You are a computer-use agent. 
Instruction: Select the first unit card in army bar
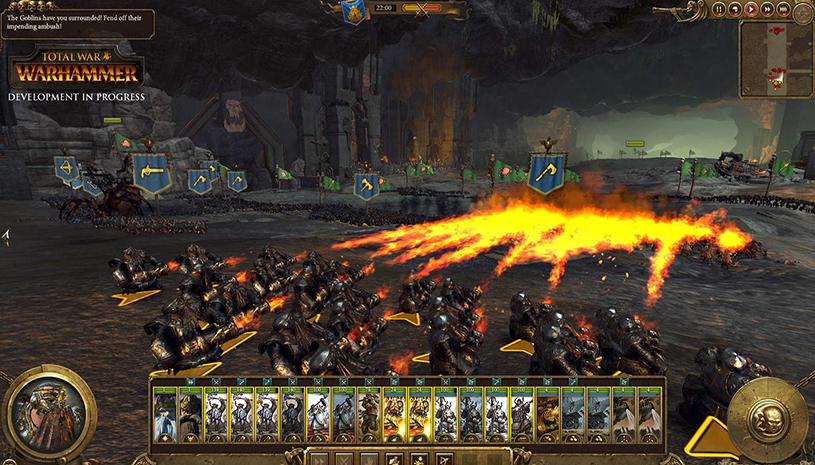coord(166,414)
